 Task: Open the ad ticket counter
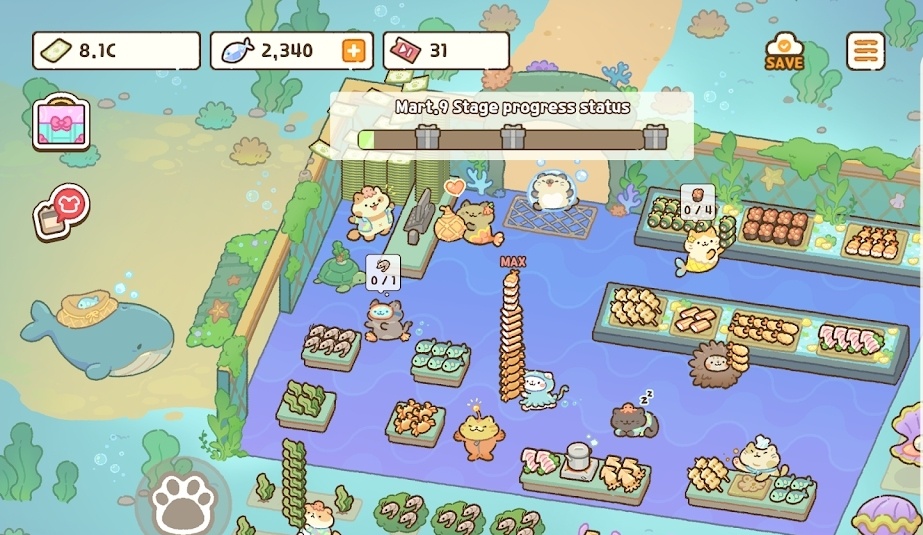coord(446,51)
